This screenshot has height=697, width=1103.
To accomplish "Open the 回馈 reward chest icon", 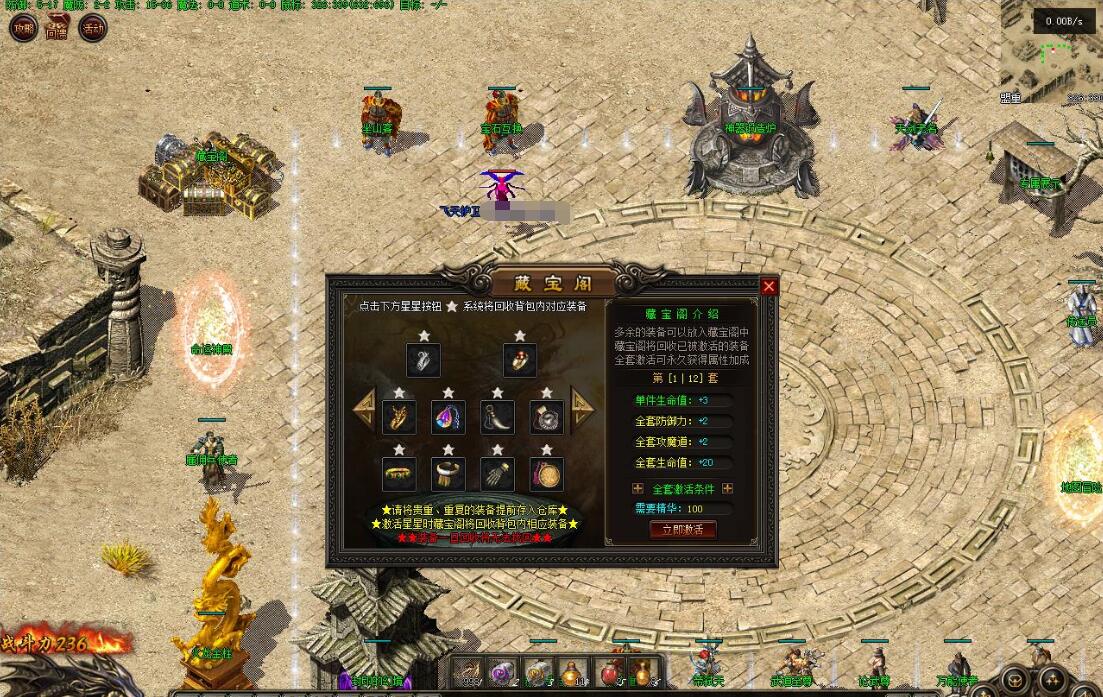I will [57, 28].
